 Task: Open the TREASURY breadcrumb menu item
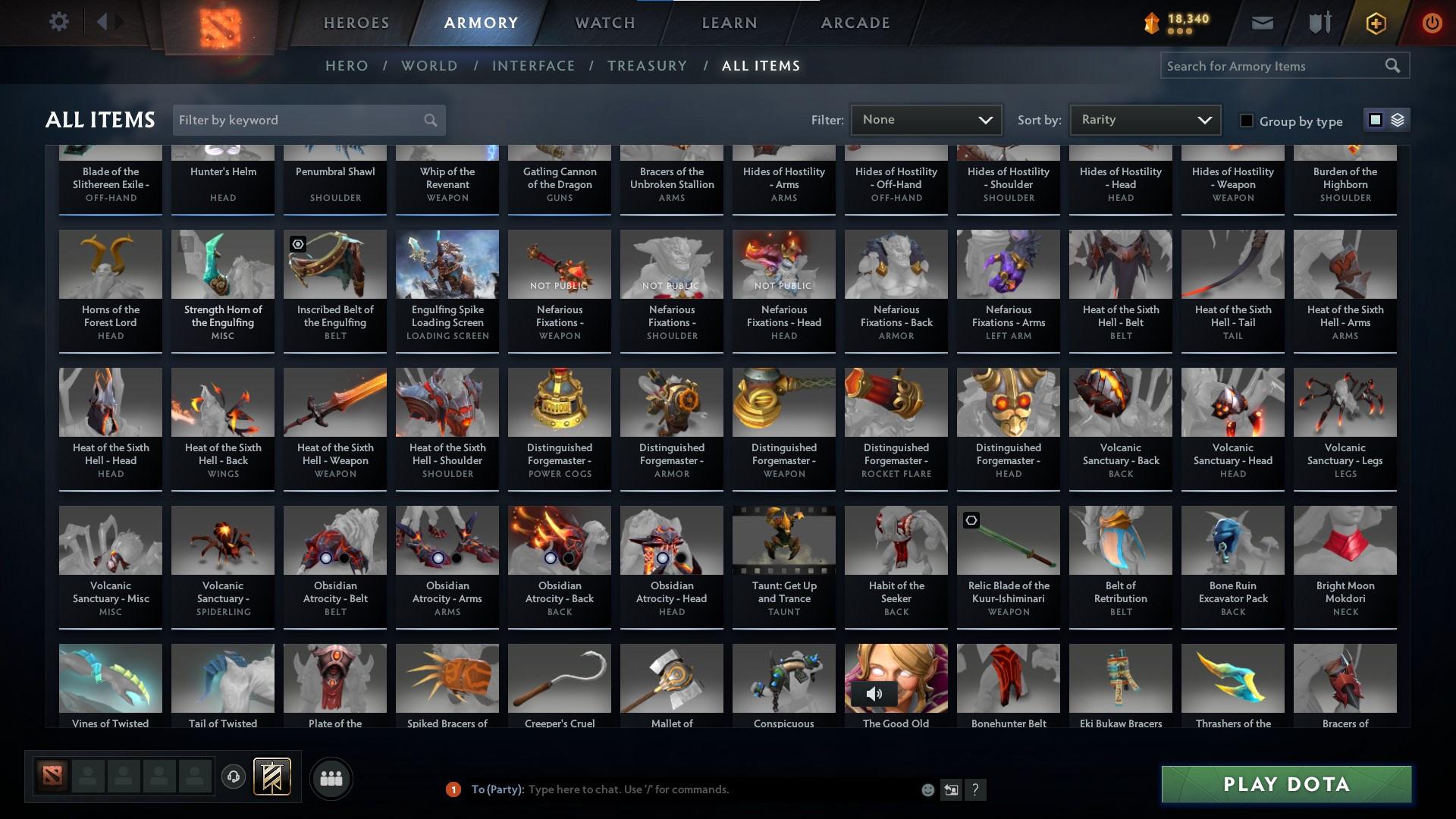pyautogui.click(x=648, y=66)
